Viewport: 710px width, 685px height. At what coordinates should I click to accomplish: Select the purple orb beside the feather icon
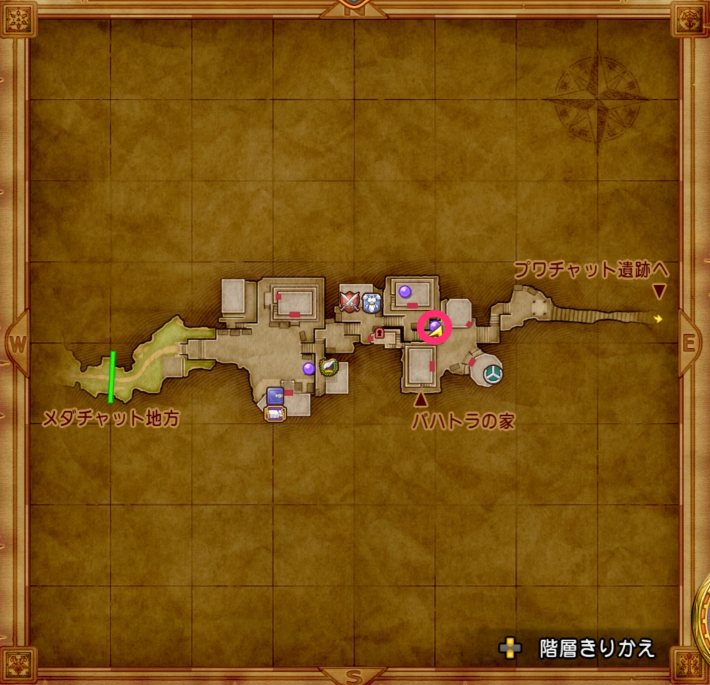(x=309, y=369)
